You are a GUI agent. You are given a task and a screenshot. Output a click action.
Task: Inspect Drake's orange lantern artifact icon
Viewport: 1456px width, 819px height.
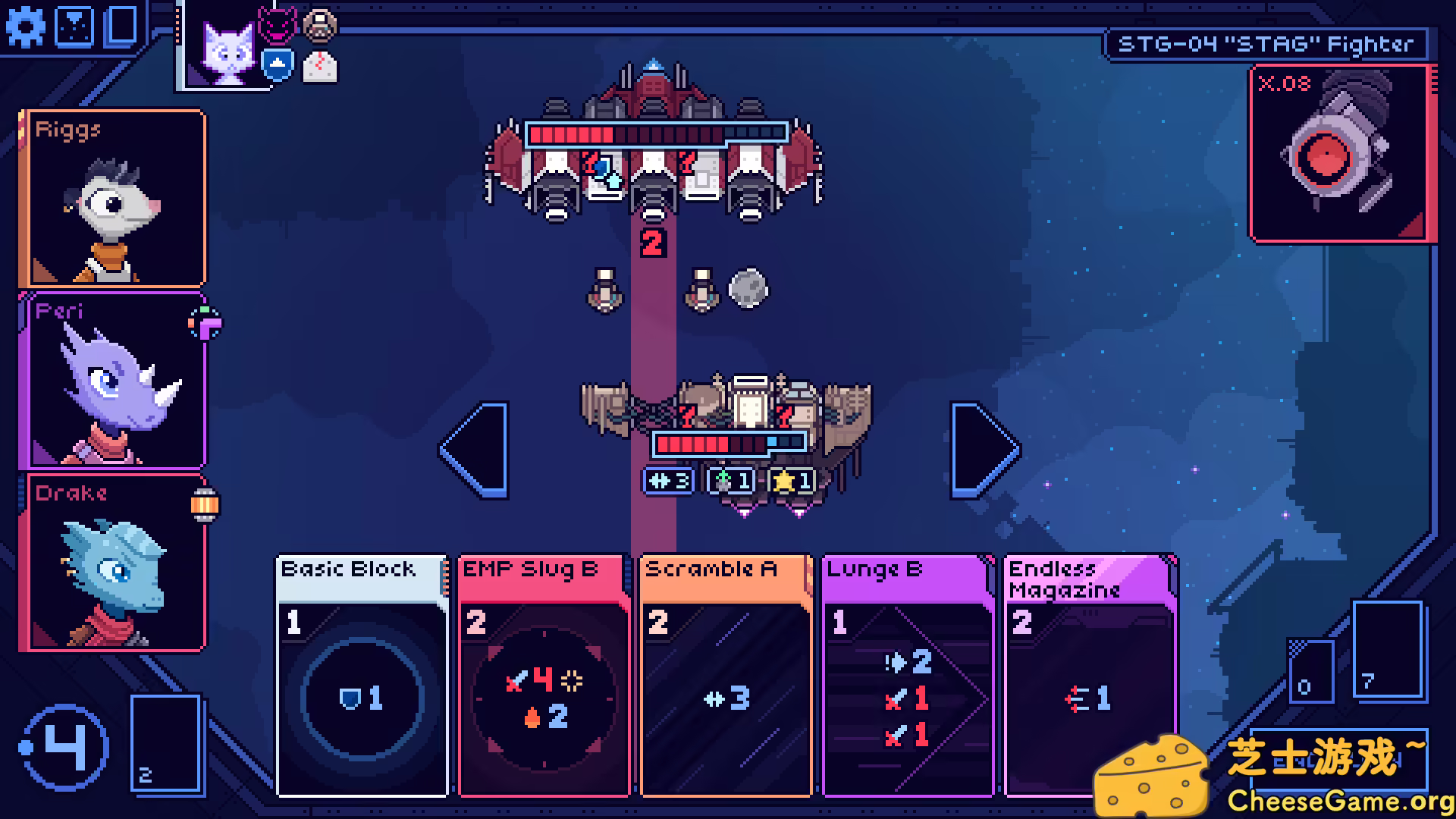tap(205, 505)
